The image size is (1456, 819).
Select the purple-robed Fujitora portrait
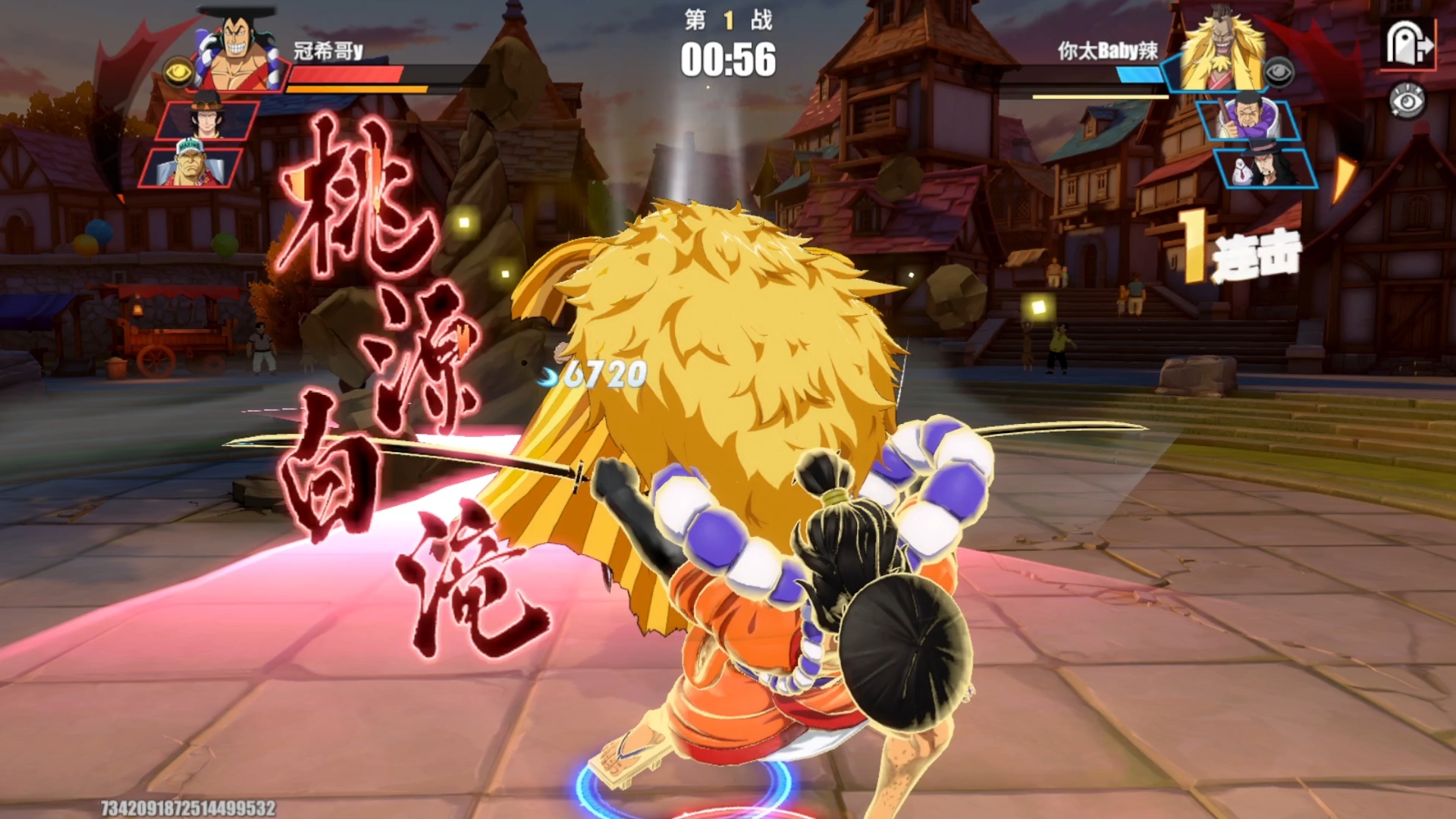(x=1248, y=118)
